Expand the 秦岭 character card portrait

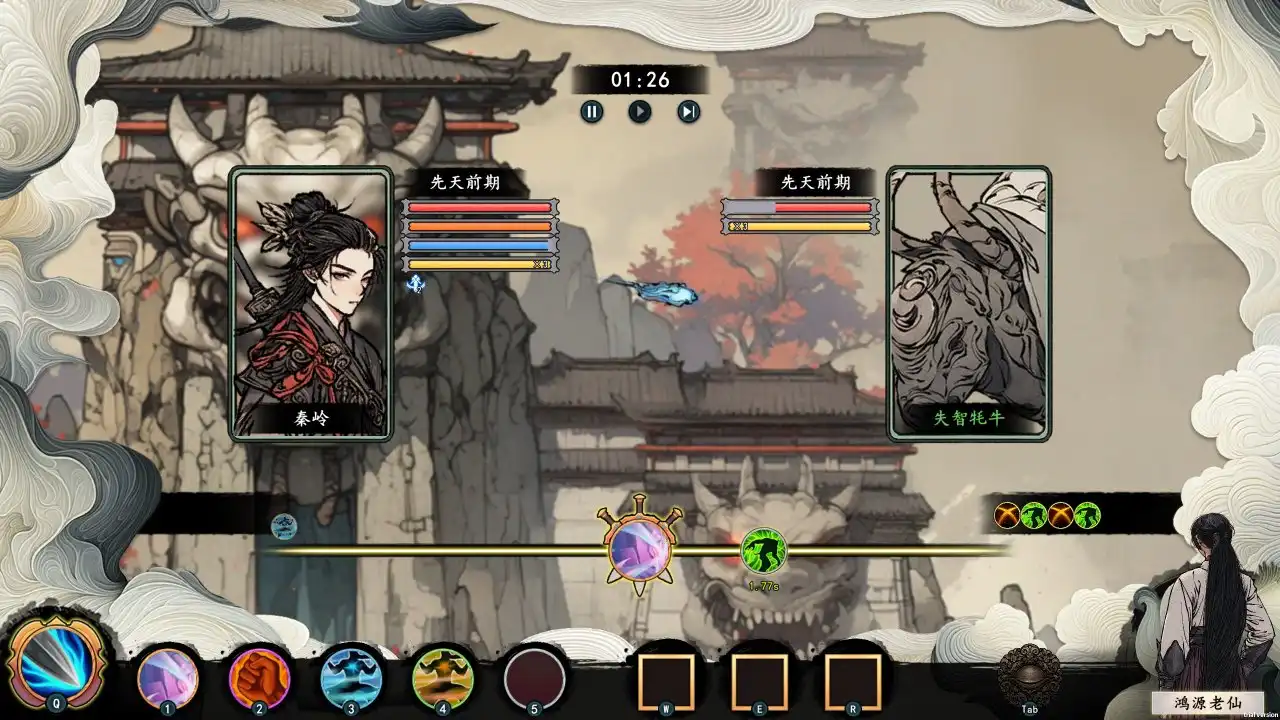(x=309, y=305)
